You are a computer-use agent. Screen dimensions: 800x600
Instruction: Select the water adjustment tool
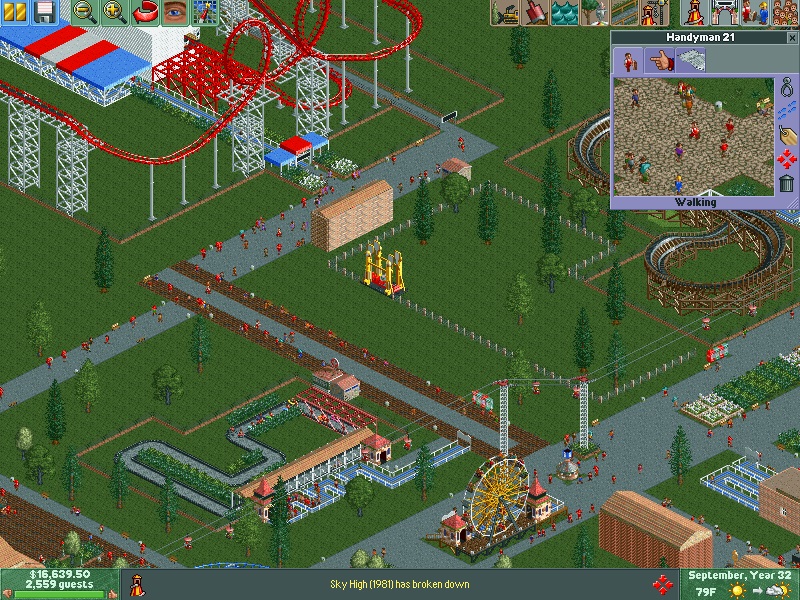pyautogui.click(x=565, y=12)
